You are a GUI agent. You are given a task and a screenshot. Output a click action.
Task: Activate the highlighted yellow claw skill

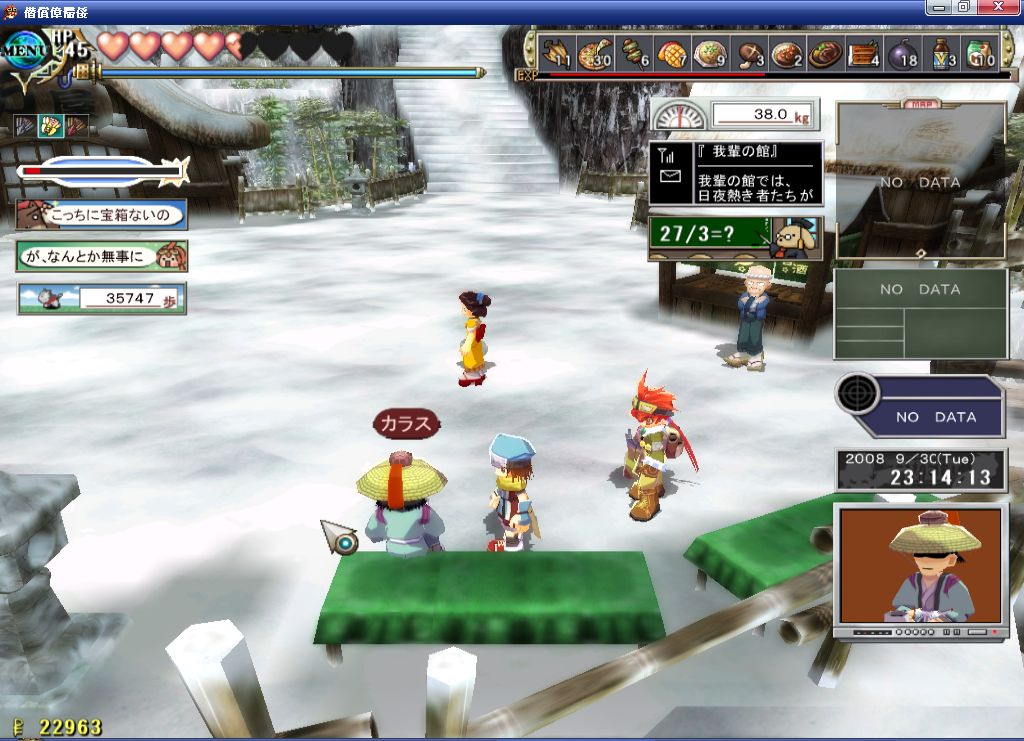(x=50, y=126)
